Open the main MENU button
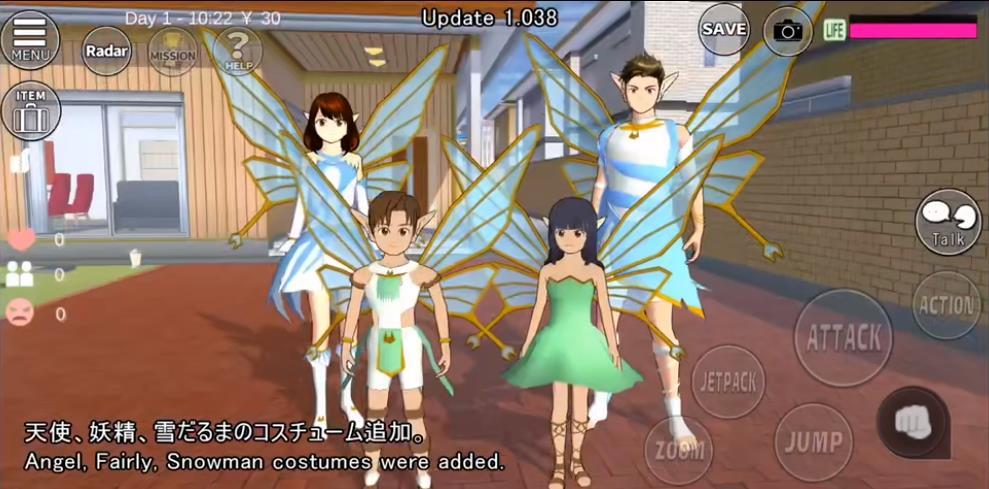Screen dimensions: 989x489 click(30, 38)
